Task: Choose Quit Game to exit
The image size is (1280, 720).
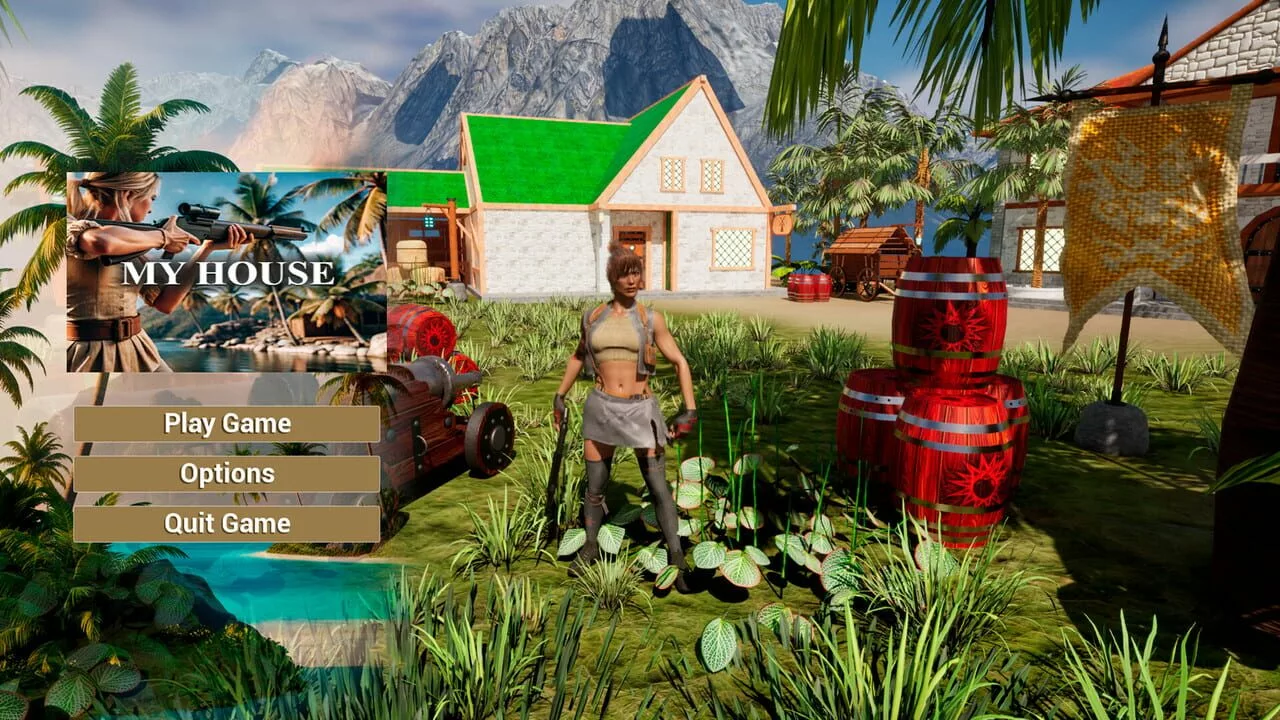Action: click(x=227, y=524)
